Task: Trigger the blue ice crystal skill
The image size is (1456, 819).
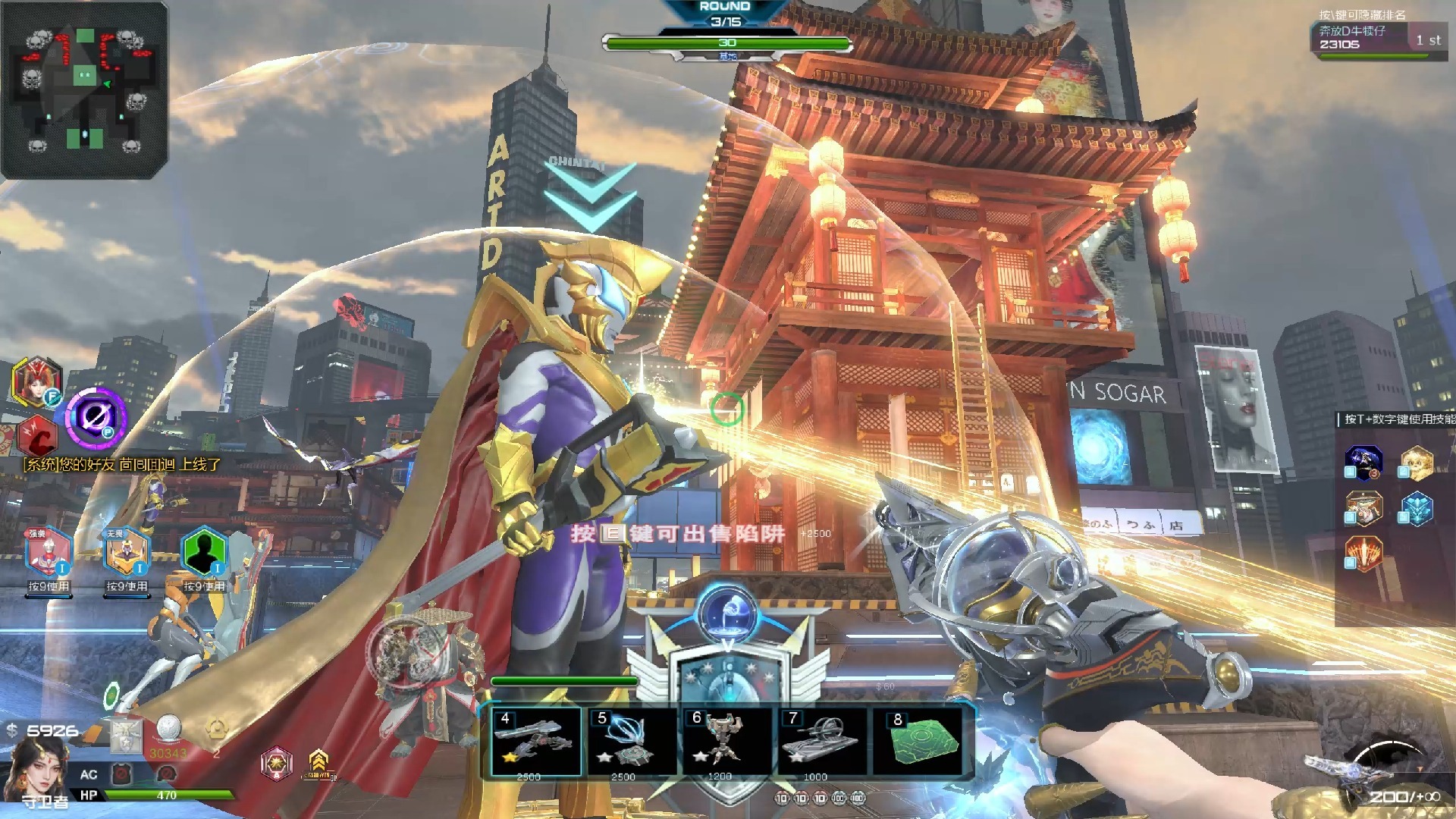Action: [1416, 508]
